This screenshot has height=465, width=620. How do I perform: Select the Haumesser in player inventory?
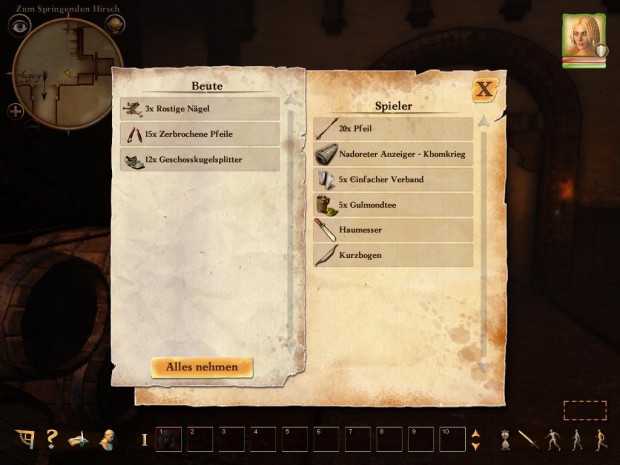393,229
